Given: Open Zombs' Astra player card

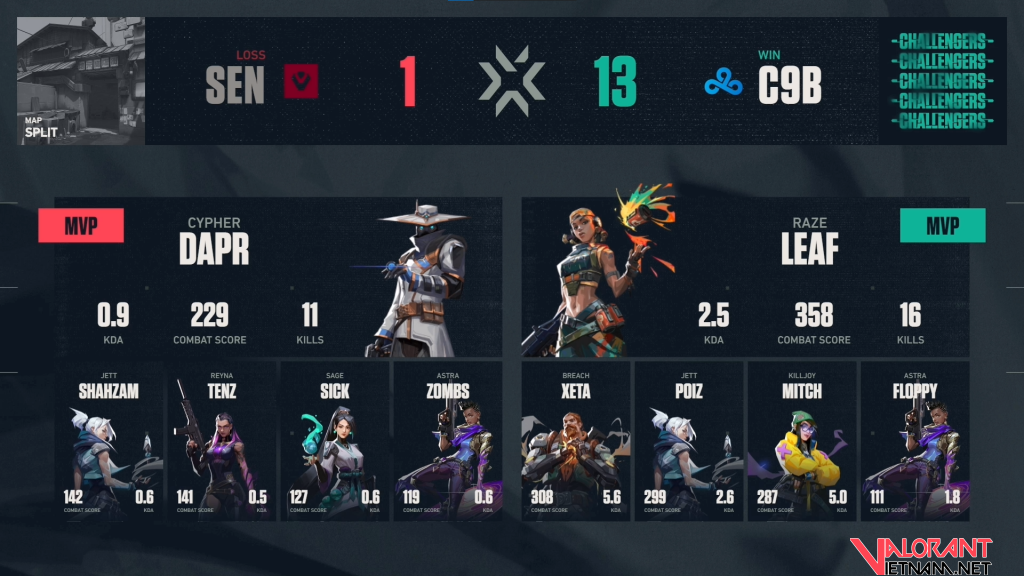Looking at the screenshot, I should pyautogui.click(x=447, y=441).
